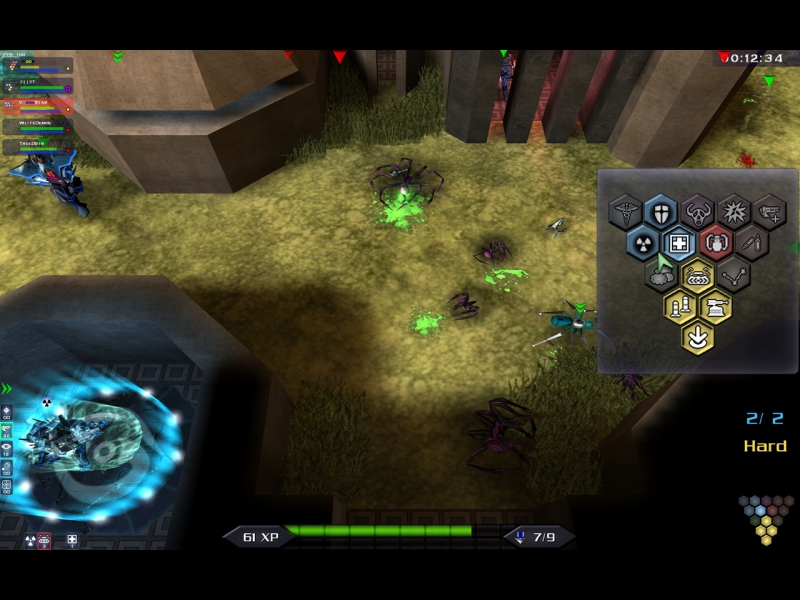Select the blue medical cross skill
This screenshot has height=600, width=800.
(x=678, y=243)
